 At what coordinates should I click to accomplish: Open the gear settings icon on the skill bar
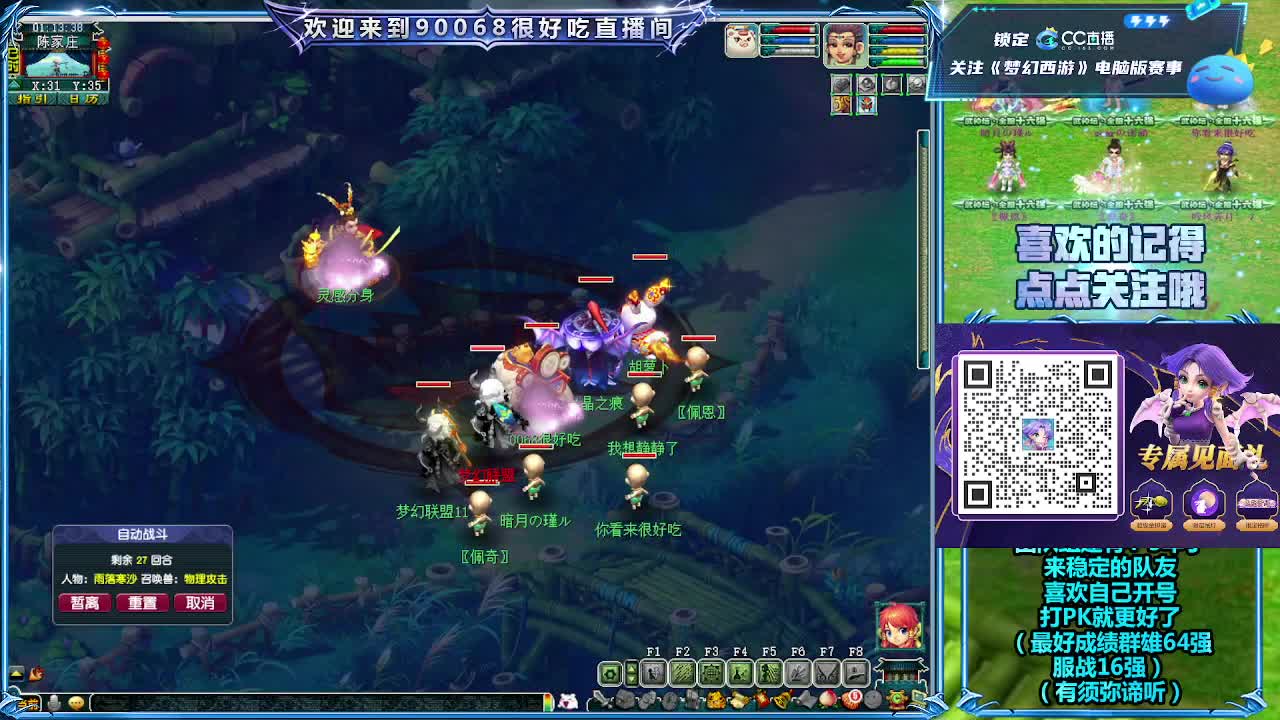click(x=608, y=671)
